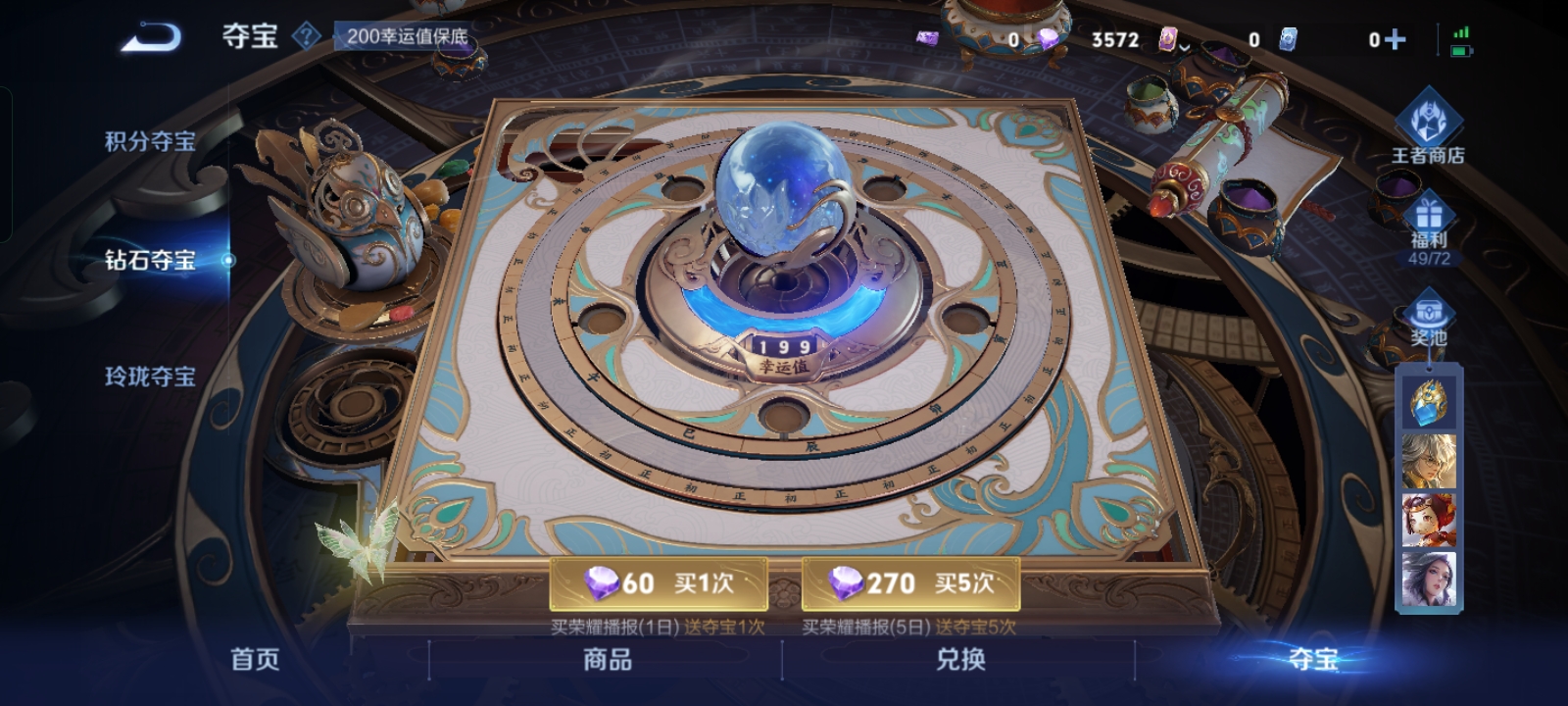Open the golden trophy prize thumbnail
Viewport: 1568px width, 706px height.
1430,403
